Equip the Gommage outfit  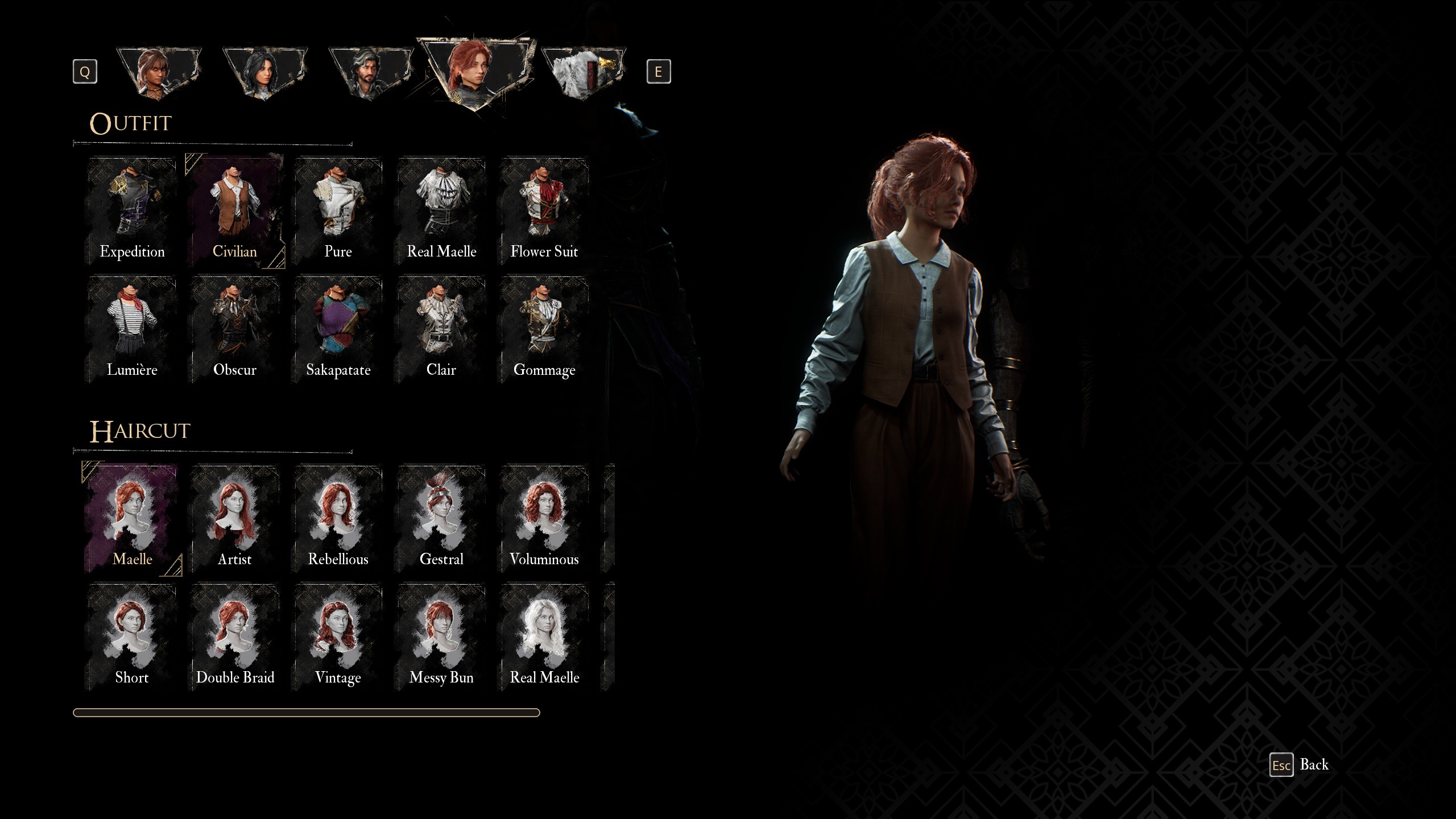pos(544,329)
